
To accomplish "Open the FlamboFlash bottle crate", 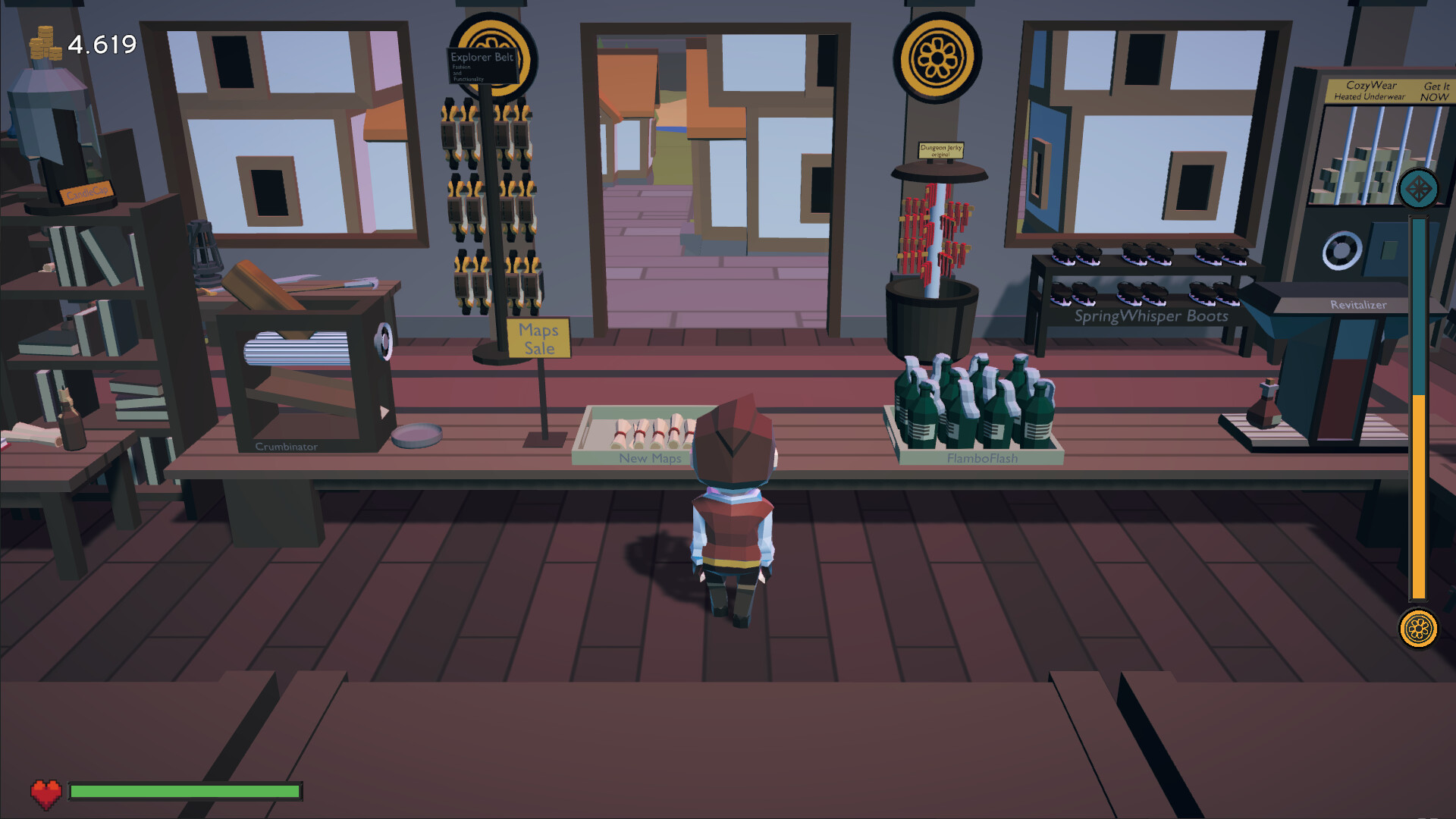I will point(974,413).
